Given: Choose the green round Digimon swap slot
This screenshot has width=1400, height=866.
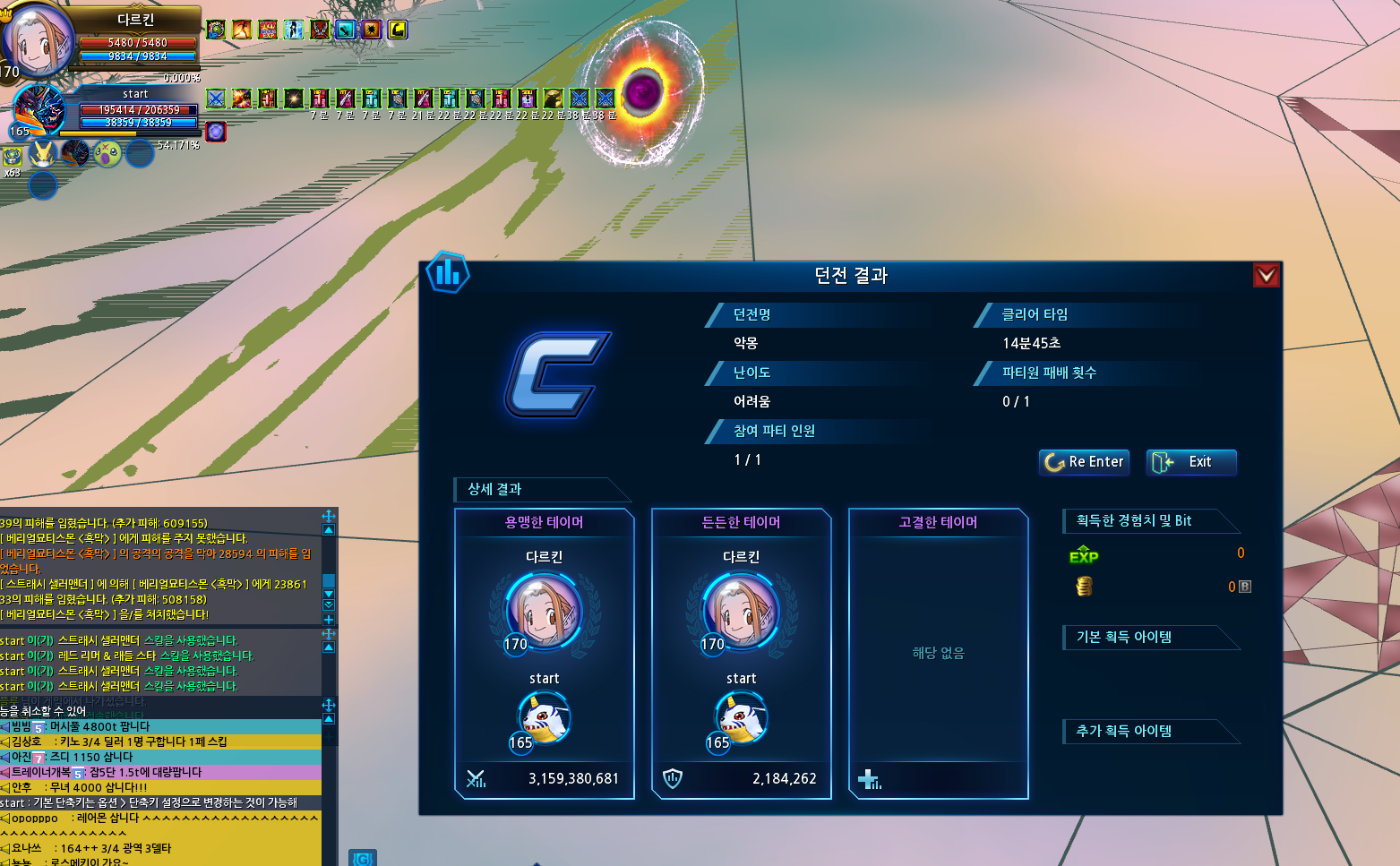Looking at the screenshot, I should click(107, 154).
